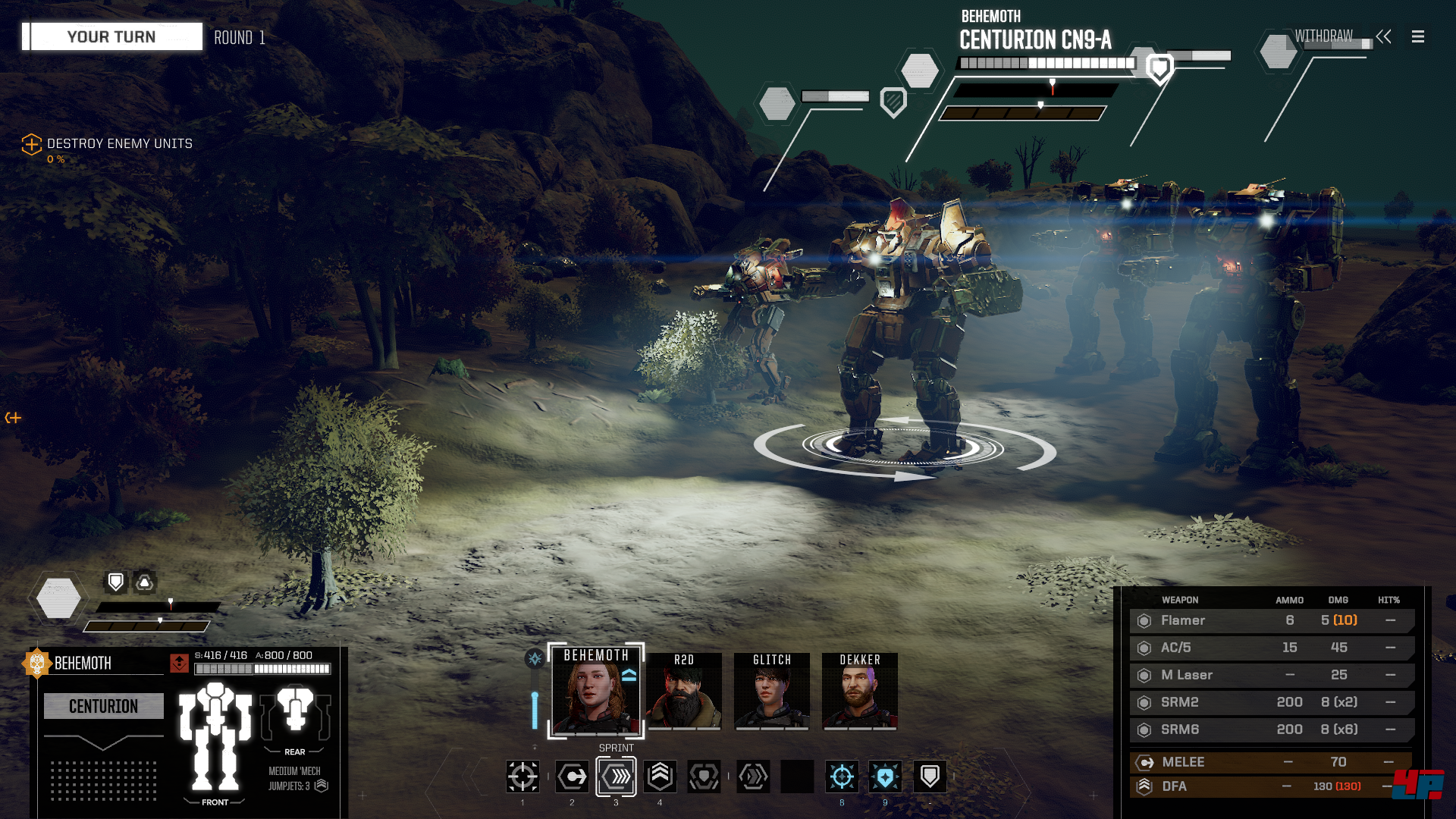1456x819 pixels.
Task: Activate the crosshair fire action
Action: (522, 777)
